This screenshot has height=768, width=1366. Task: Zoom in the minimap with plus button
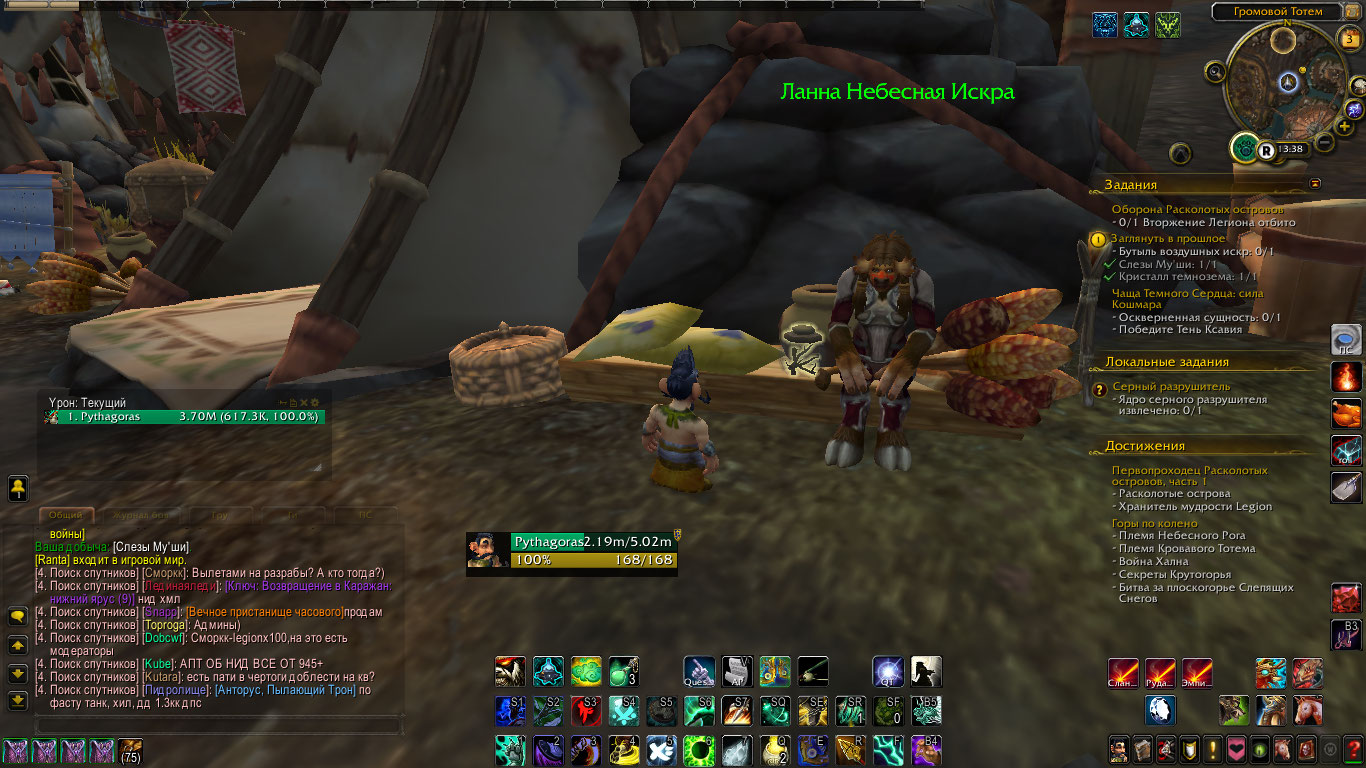point(1346,127)
